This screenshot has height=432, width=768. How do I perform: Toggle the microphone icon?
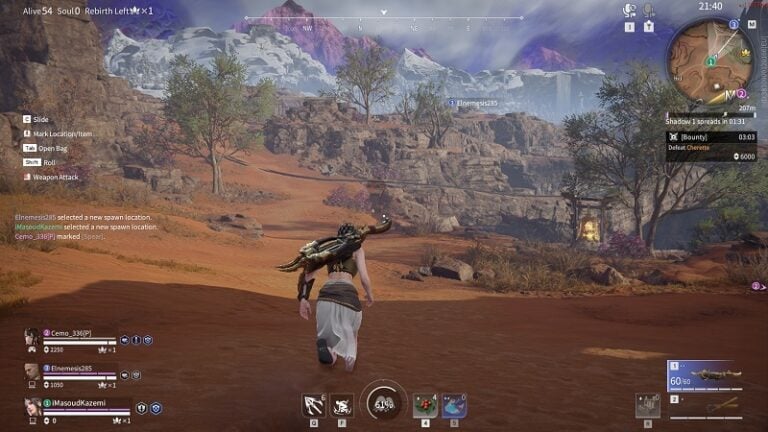point(648,11)
